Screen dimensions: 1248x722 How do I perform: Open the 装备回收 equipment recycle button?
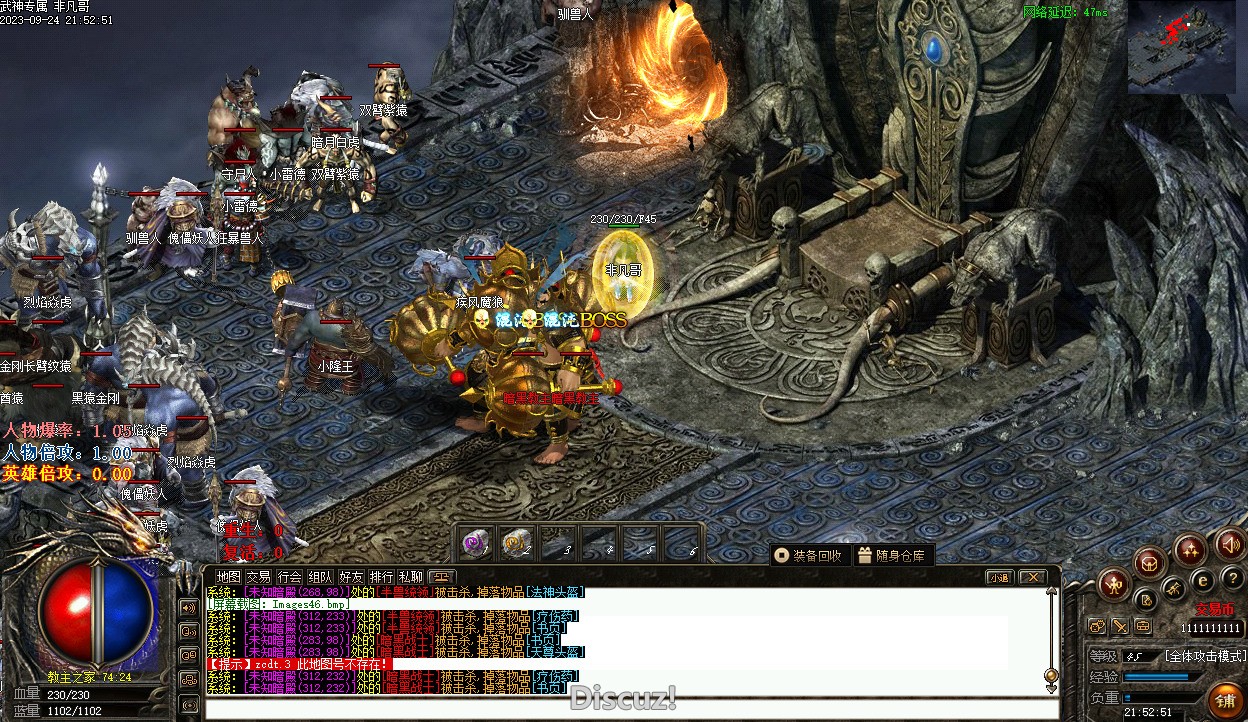pyautogui.click(x=809, y=555)
